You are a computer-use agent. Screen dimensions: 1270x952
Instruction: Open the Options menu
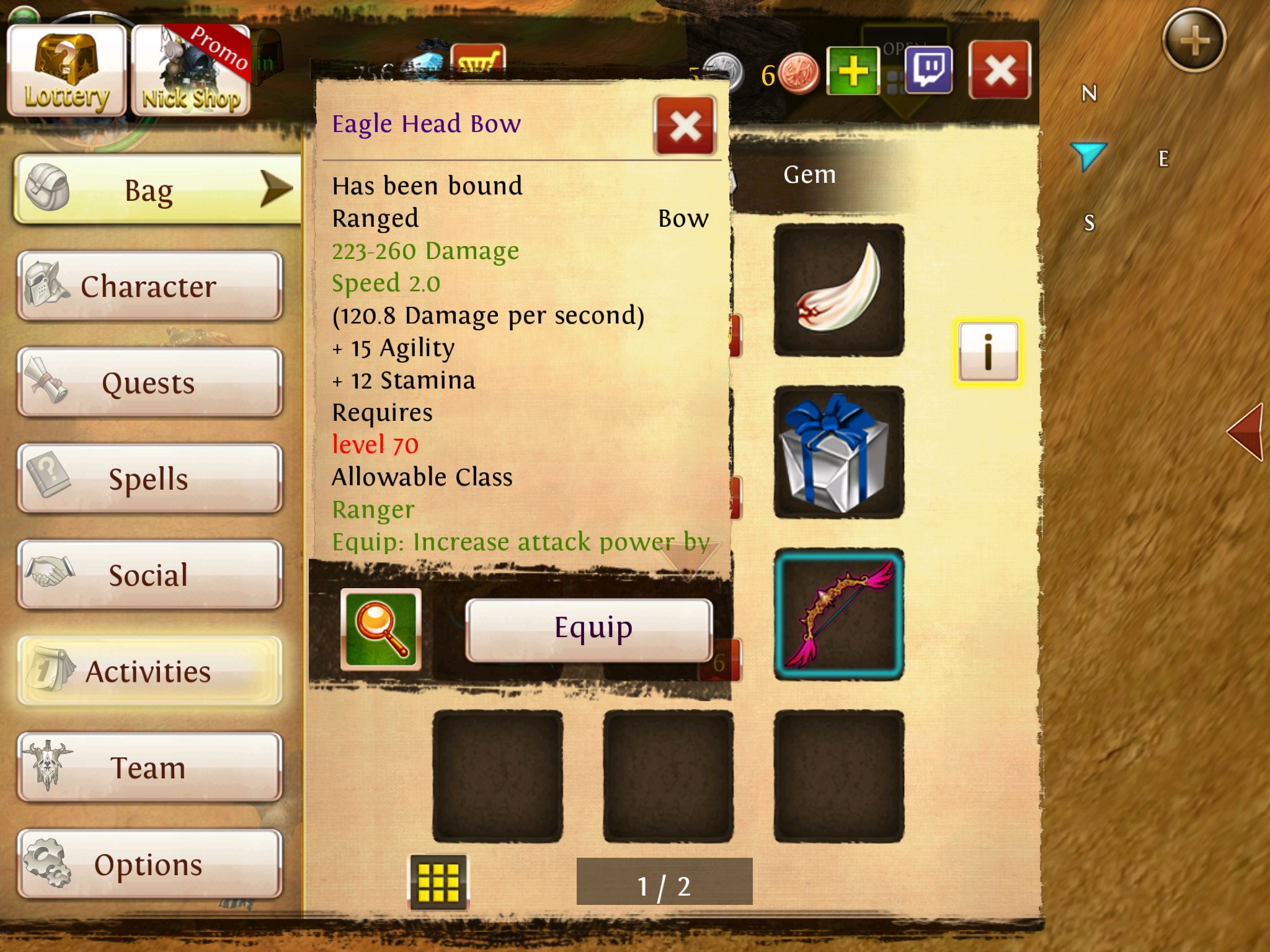pyautogui.click(x=149, y=864)
